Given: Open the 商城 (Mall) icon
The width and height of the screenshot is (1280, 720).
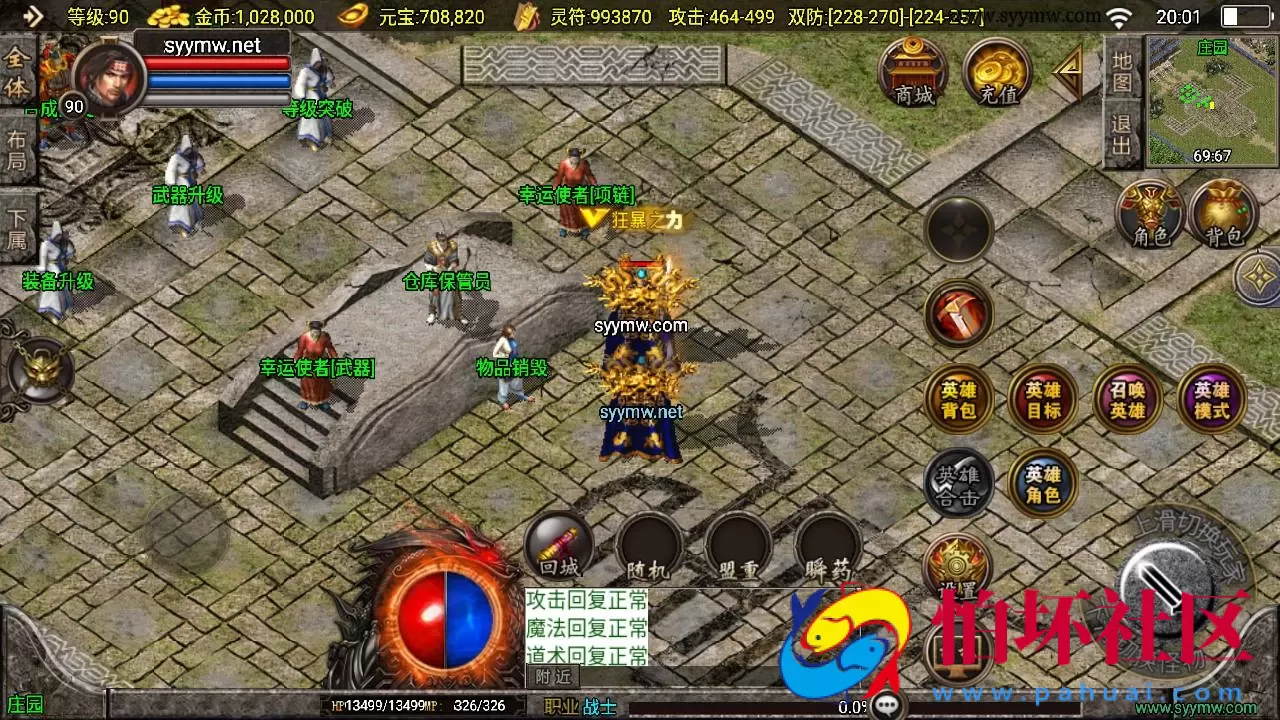Looking at the screenshot, I should [915, 70].
